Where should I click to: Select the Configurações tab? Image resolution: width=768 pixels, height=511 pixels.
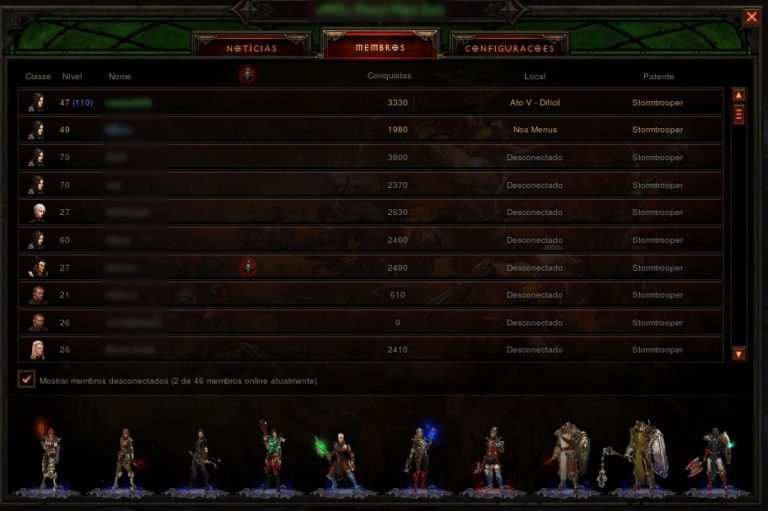click(509, 47)
